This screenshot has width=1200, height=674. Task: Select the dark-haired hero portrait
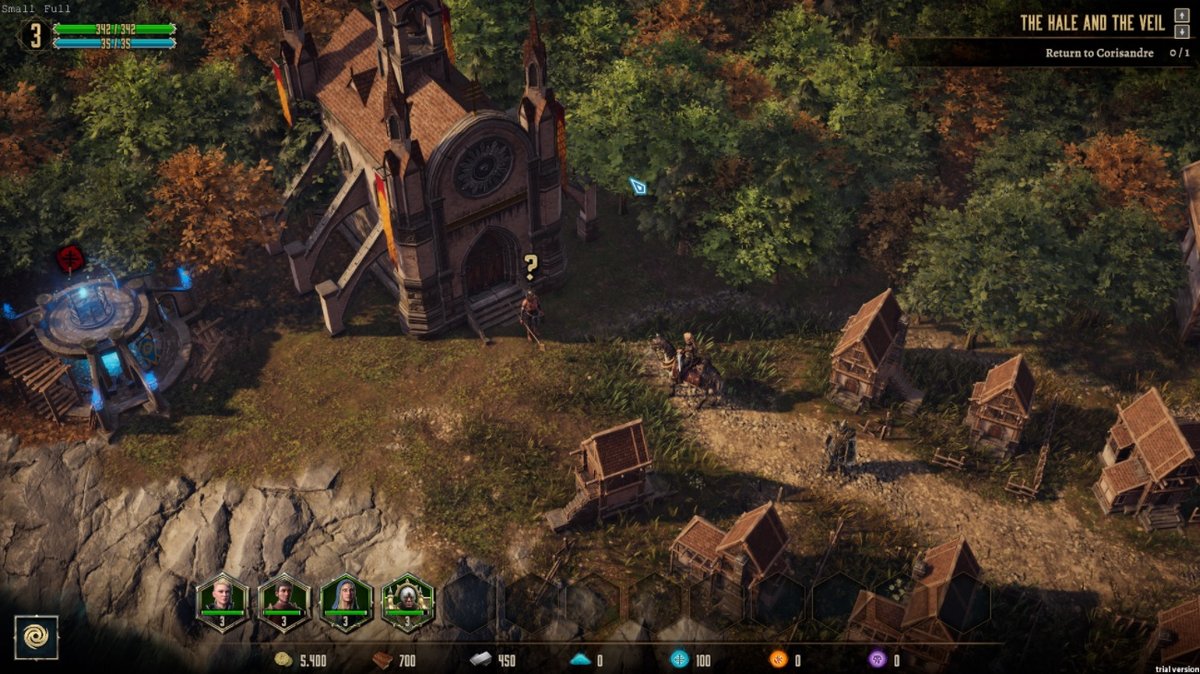coord(284,601)
